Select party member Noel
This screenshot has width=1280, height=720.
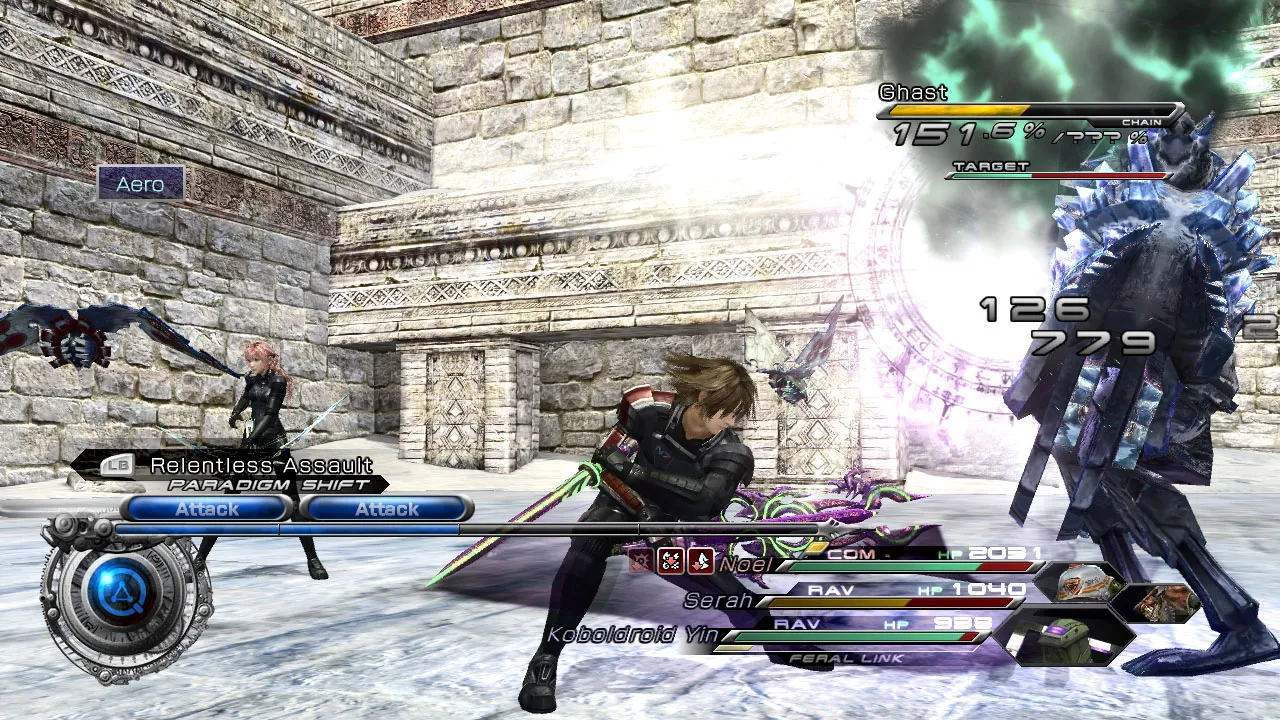click(x=745, y=565)
